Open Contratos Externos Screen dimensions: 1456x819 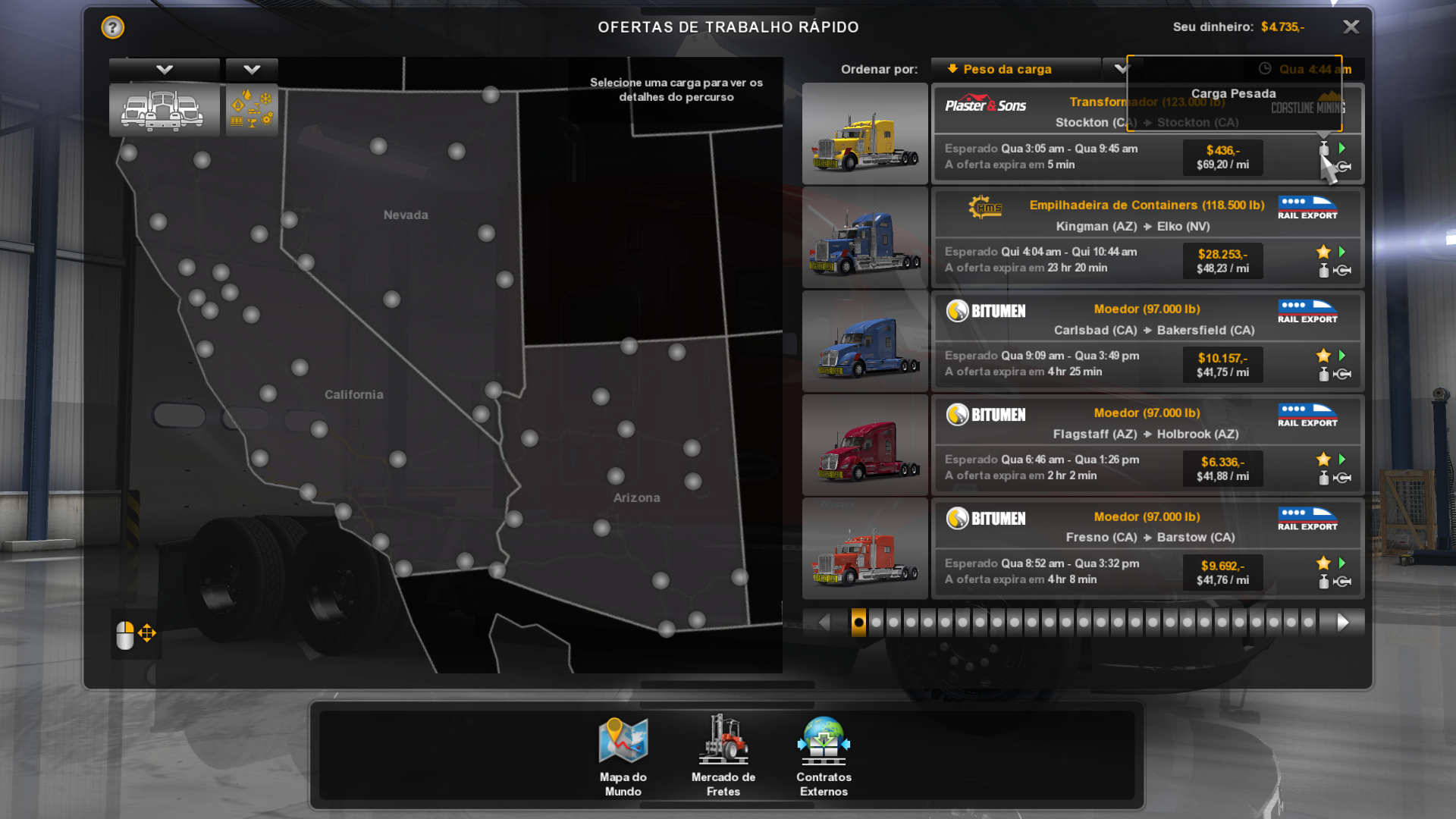[x=824, y=755]
